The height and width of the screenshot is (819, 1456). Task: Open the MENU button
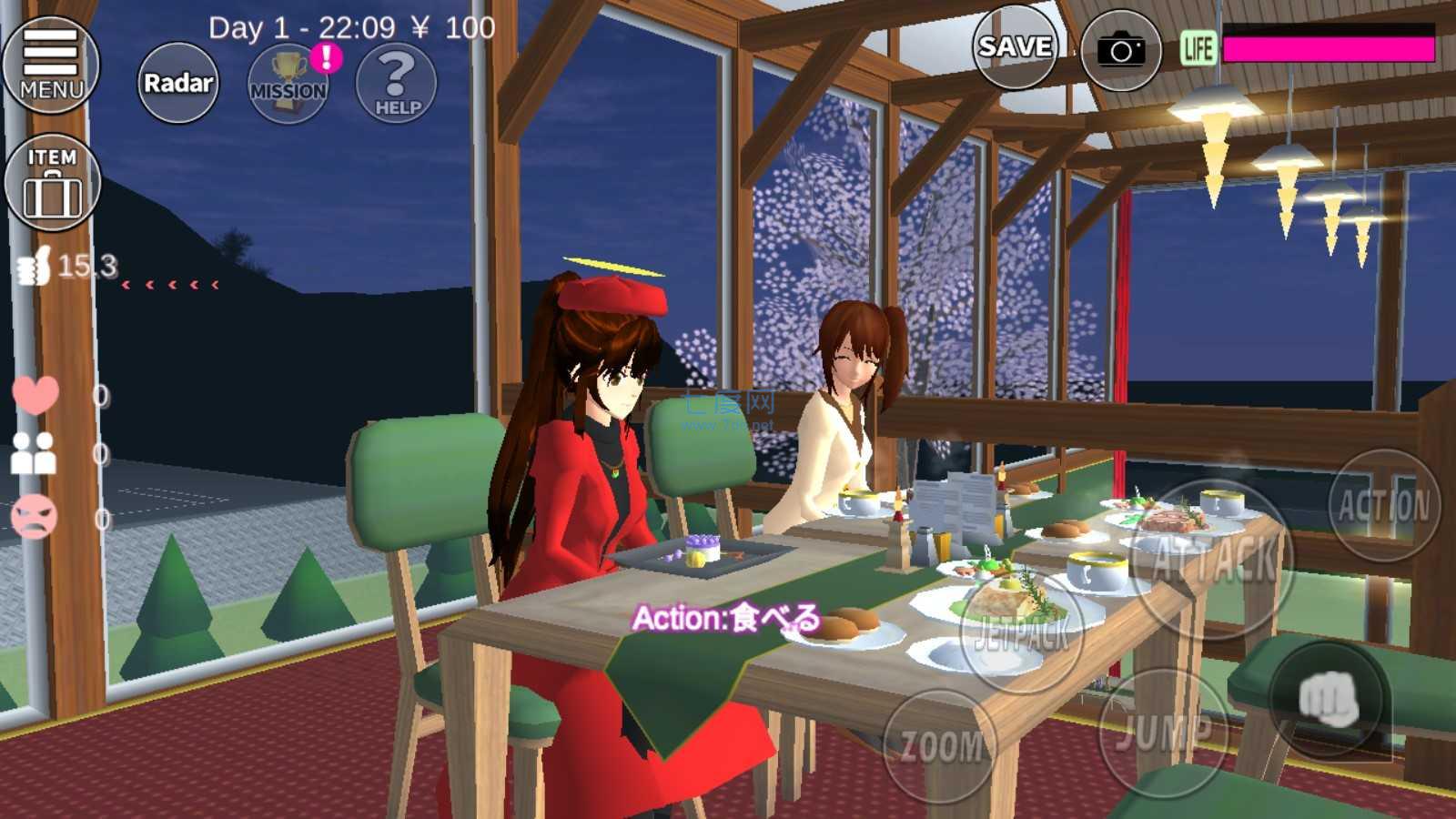coord(51,64)
